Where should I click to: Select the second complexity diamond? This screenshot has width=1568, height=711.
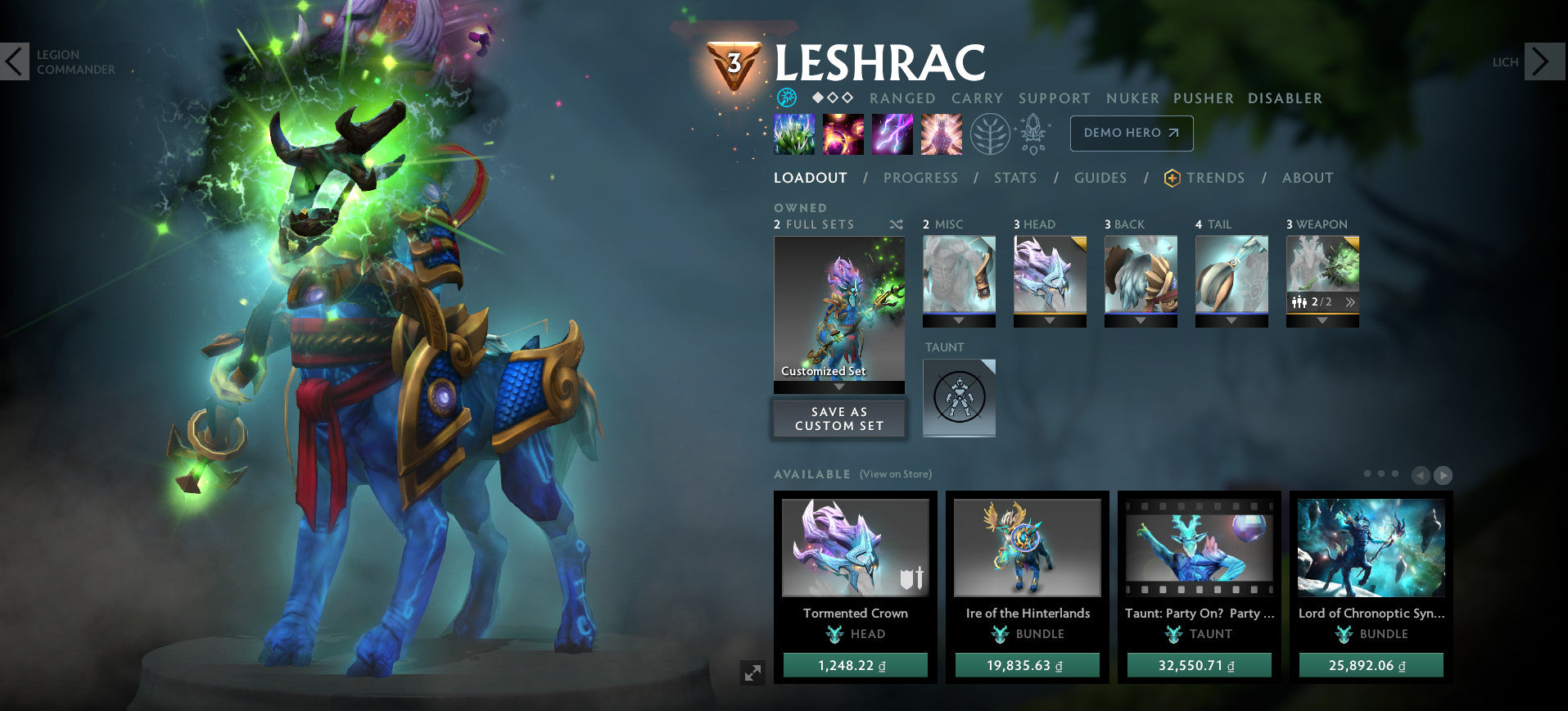(833, 97)
